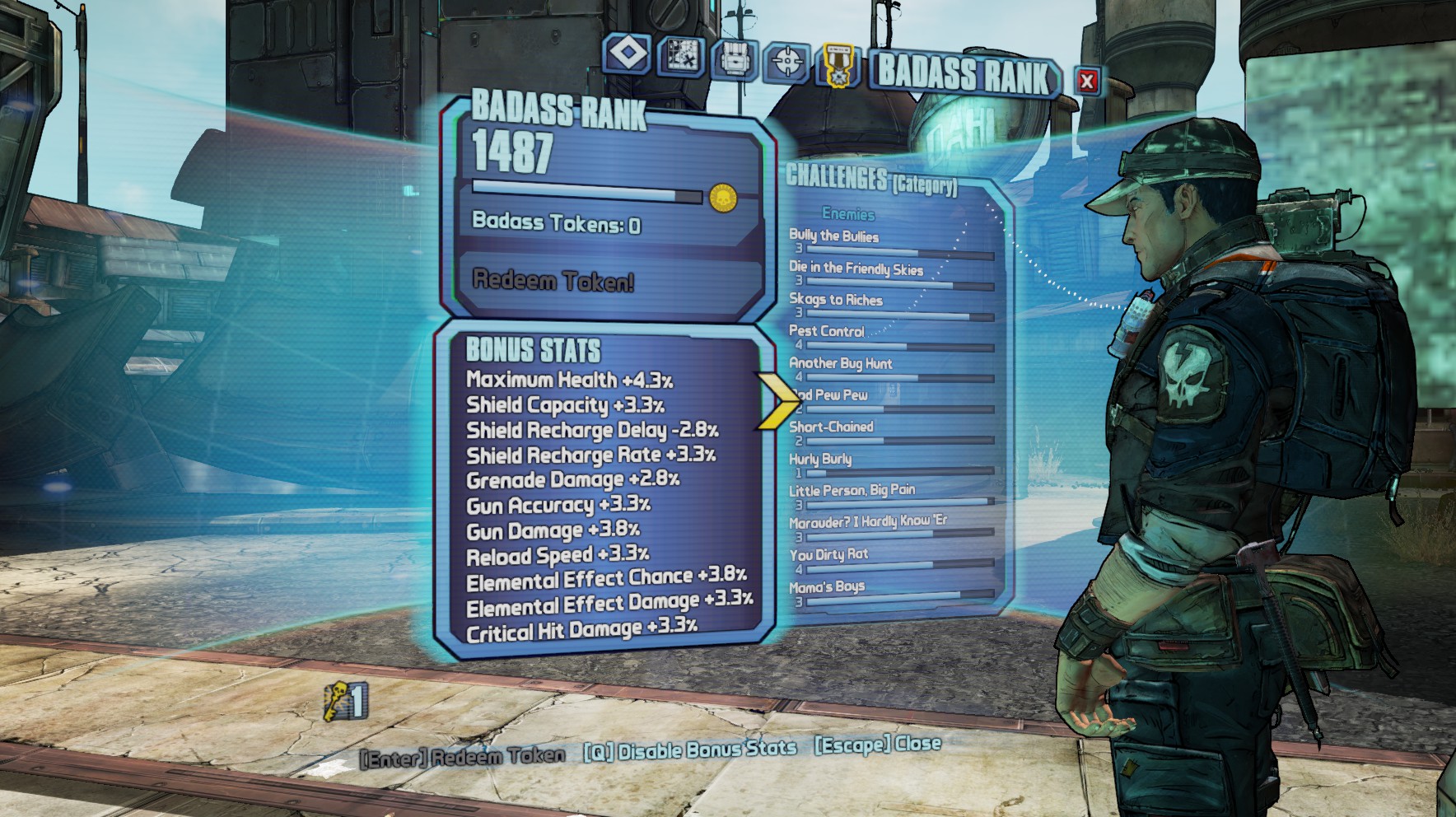Screen dimensions: 1456x817
Task: Select the Skags to Riches challenge
Action: tap(835, 300)
